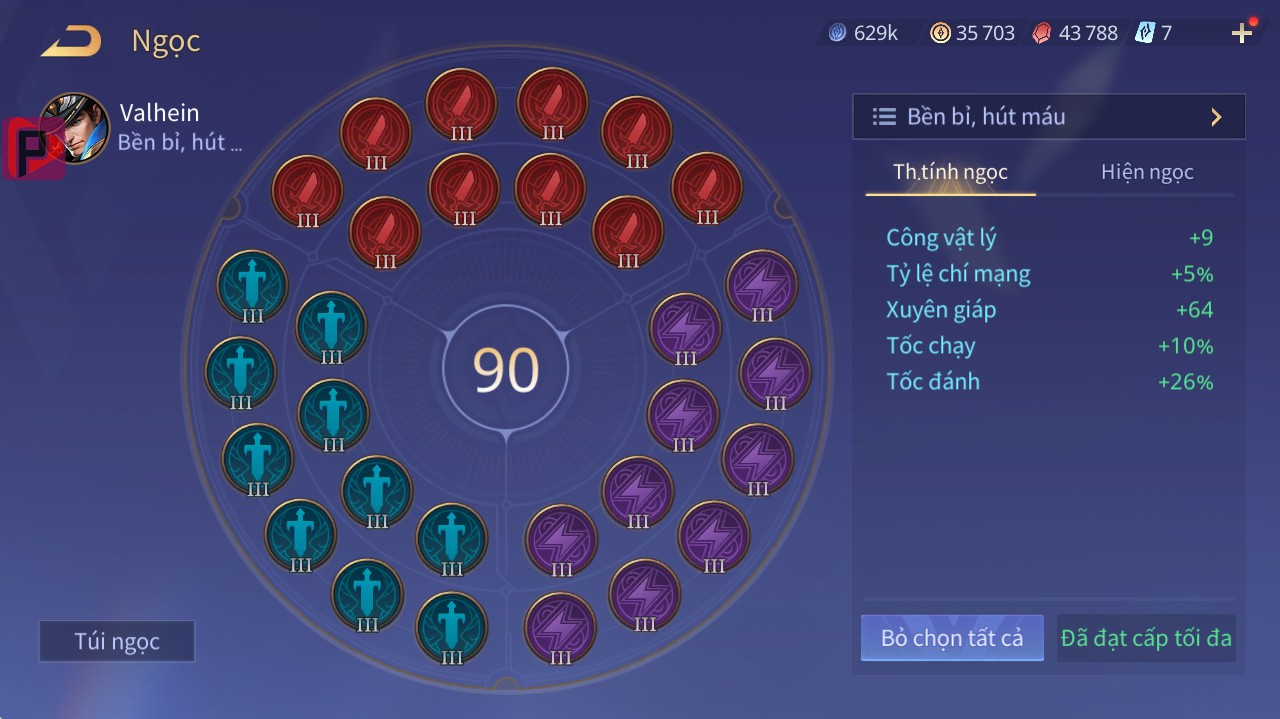Open the Túi ngọc bag
The height and width of the screenshot is (719, 1280).
tap(117, 641)
